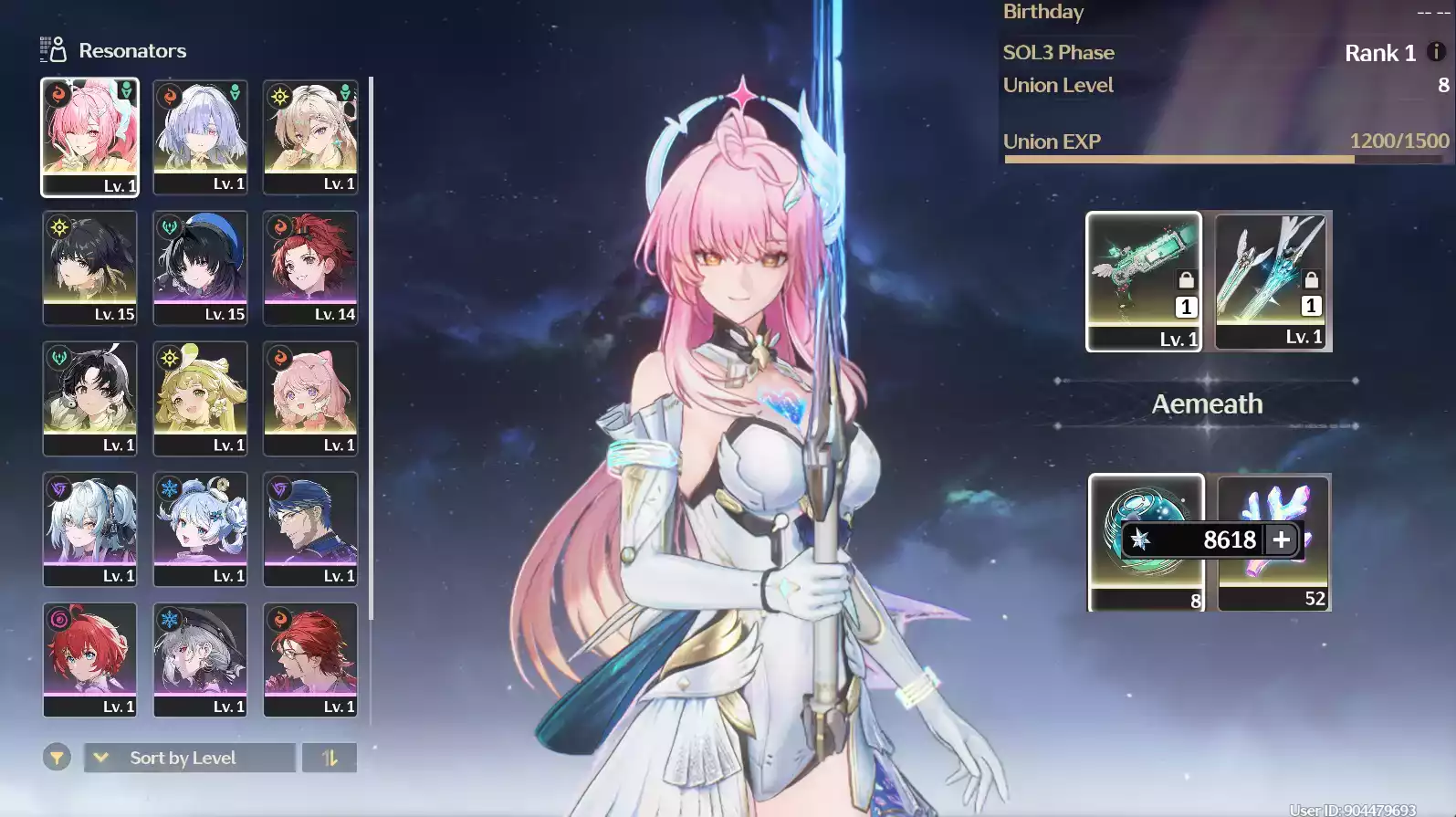Choose the level 14 red-haired resonator

coord(310,267)
